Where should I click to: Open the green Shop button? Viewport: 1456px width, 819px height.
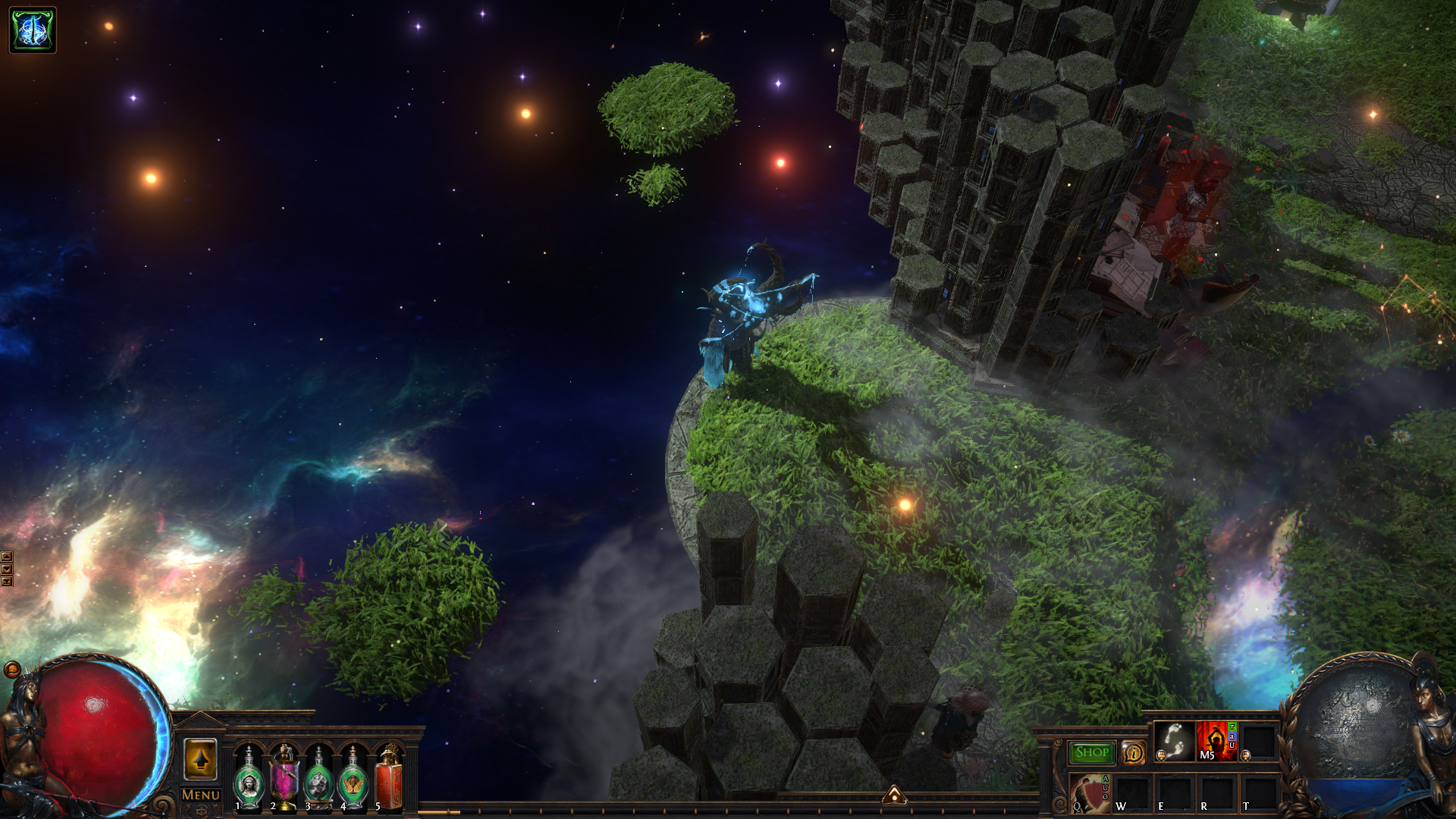1092,752
